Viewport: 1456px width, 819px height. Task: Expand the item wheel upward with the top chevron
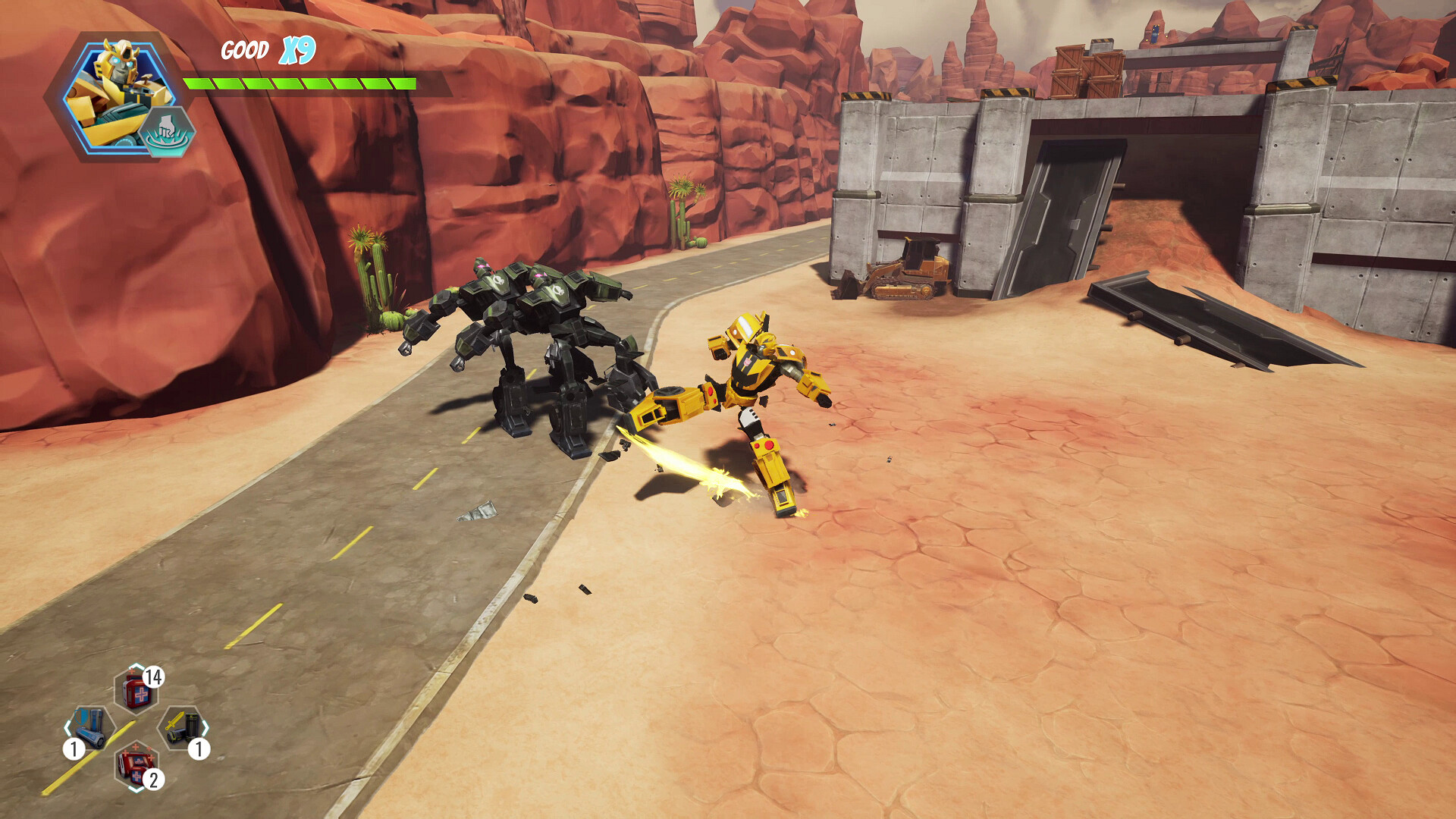coord(136,667)
